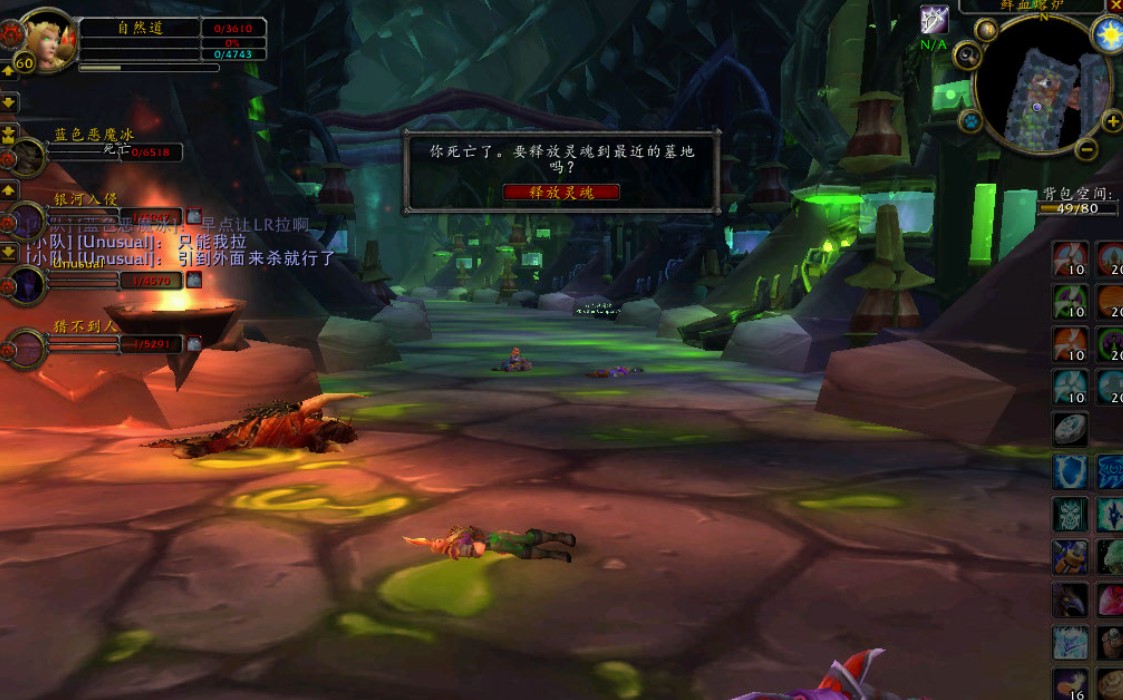The width and height of the screenshot is (1123, 700).
Task: Zoom out the minimap with minus button
Action: click(x=1087, y=150)
